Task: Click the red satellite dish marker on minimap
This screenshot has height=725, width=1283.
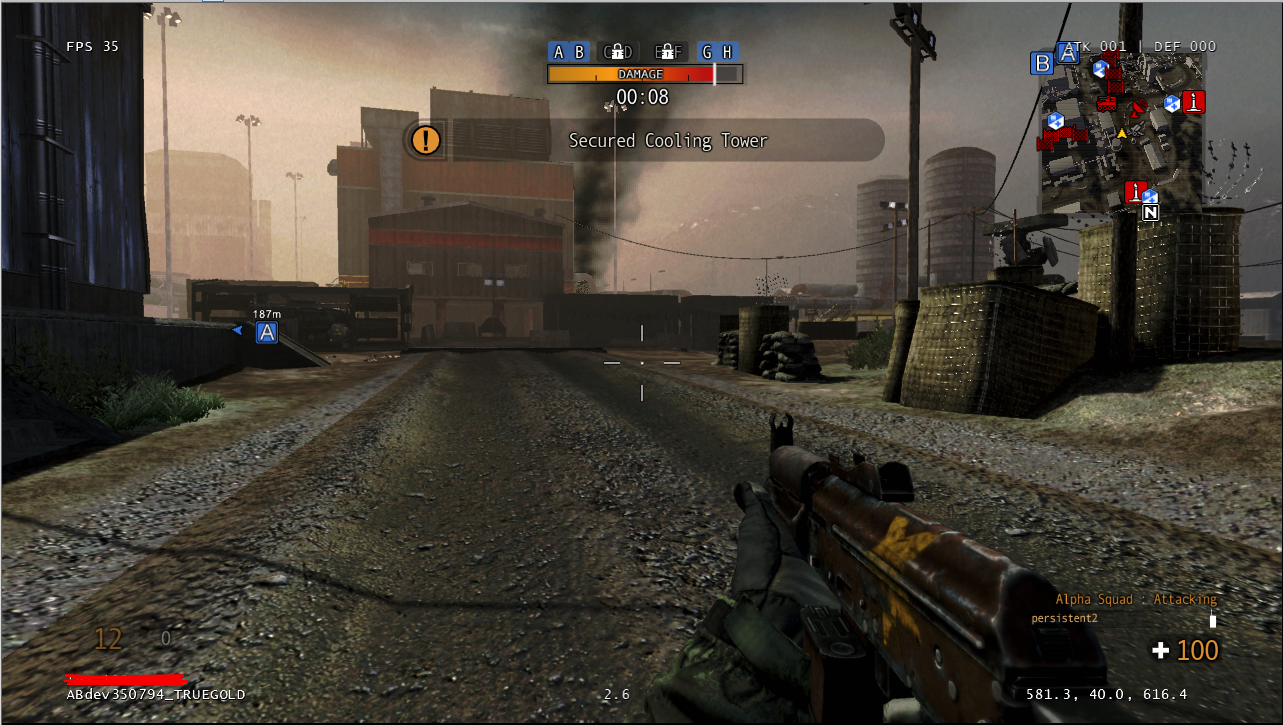Action: click(x=1137, y=106)
